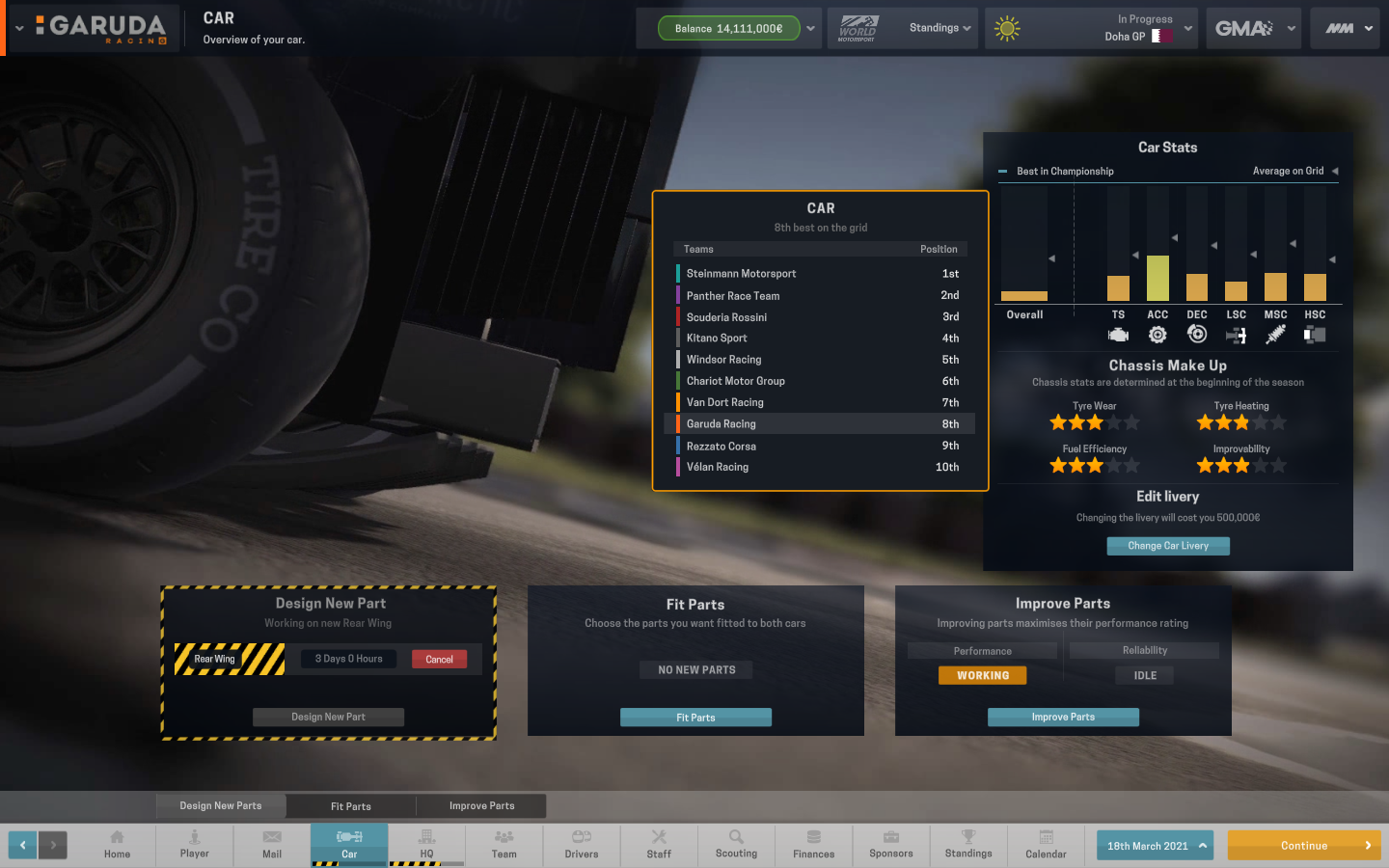Cancel the Rear Wing design
The image size is (1389, 868).
439,659
